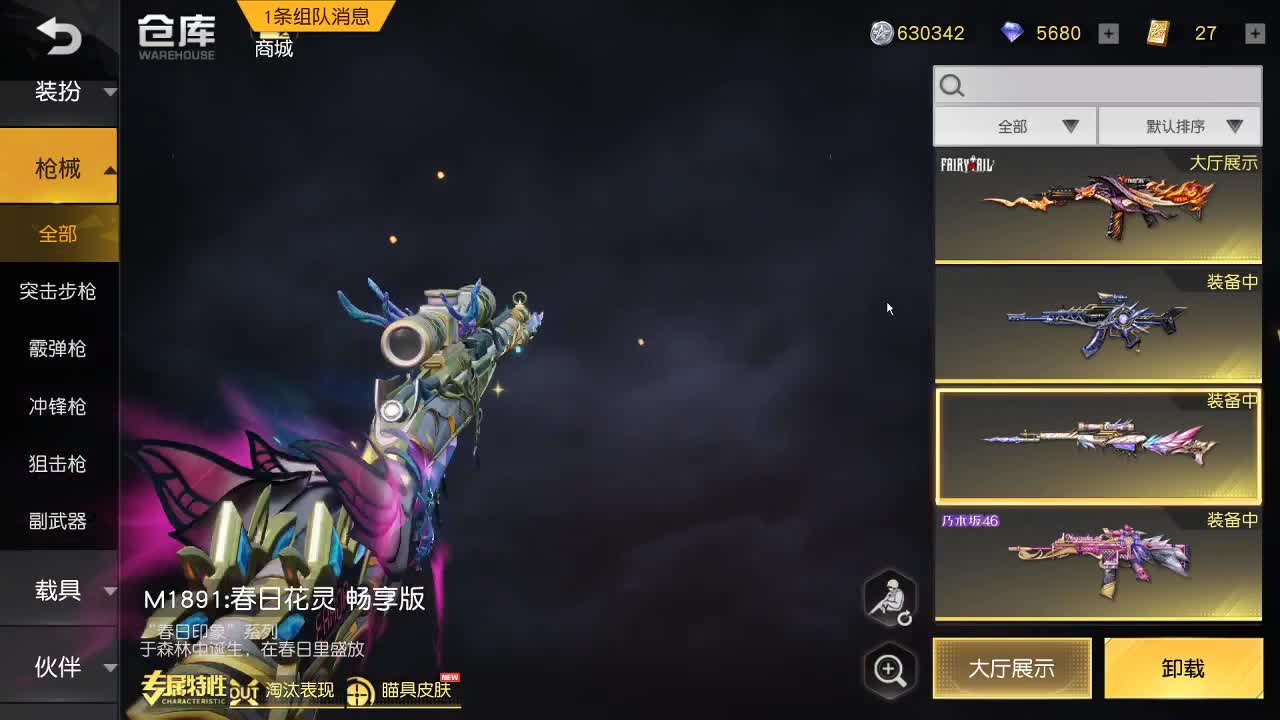The height and width of the screenshot is (720, 1280).
Task: Select the magnifier zoom-in inspection icon
Action: [x=889, y=670]
